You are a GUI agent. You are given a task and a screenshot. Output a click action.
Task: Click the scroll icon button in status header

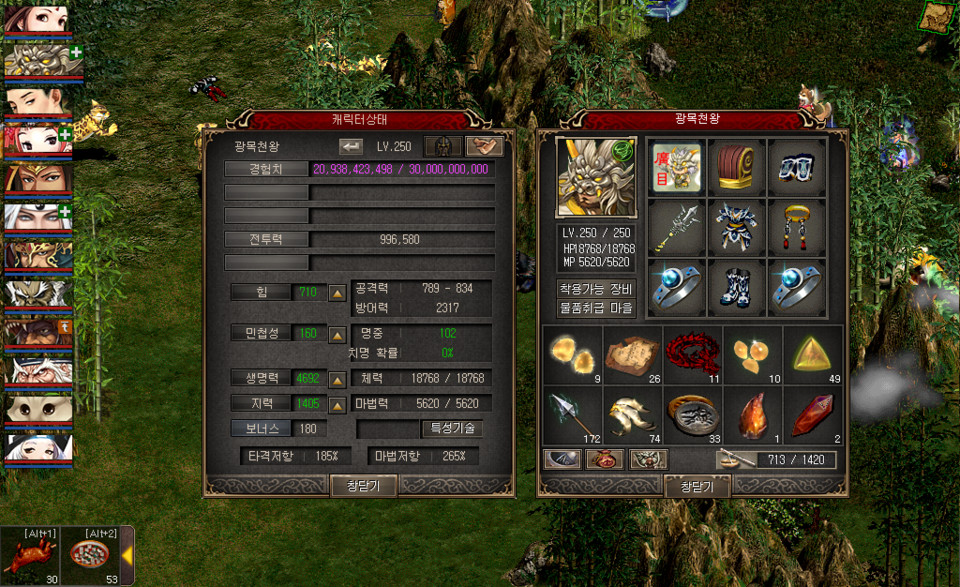[485, 146]
